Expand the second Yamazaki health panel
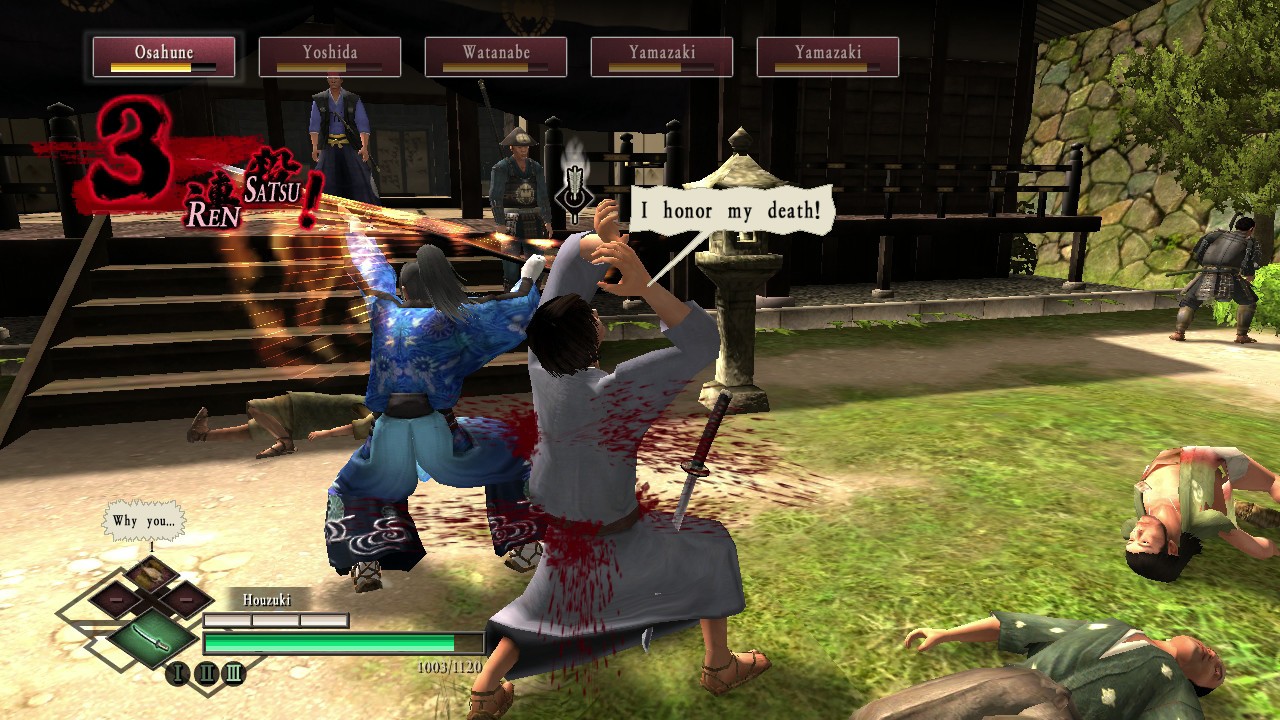Screen dimensions: 1280x720 [x=827, y=56]
